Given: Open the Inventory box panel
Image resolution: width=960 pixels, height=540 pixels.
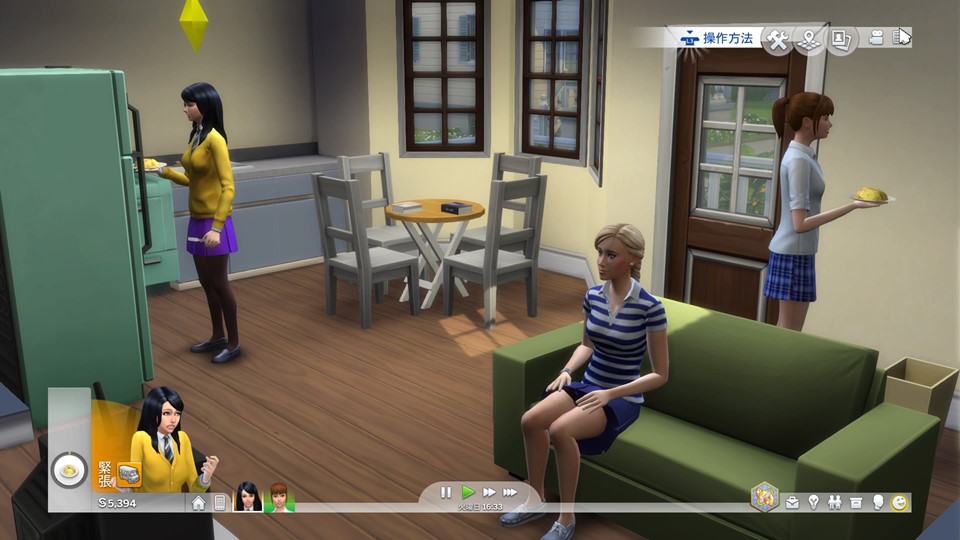Looking at the screenshot, I should 856,503.
